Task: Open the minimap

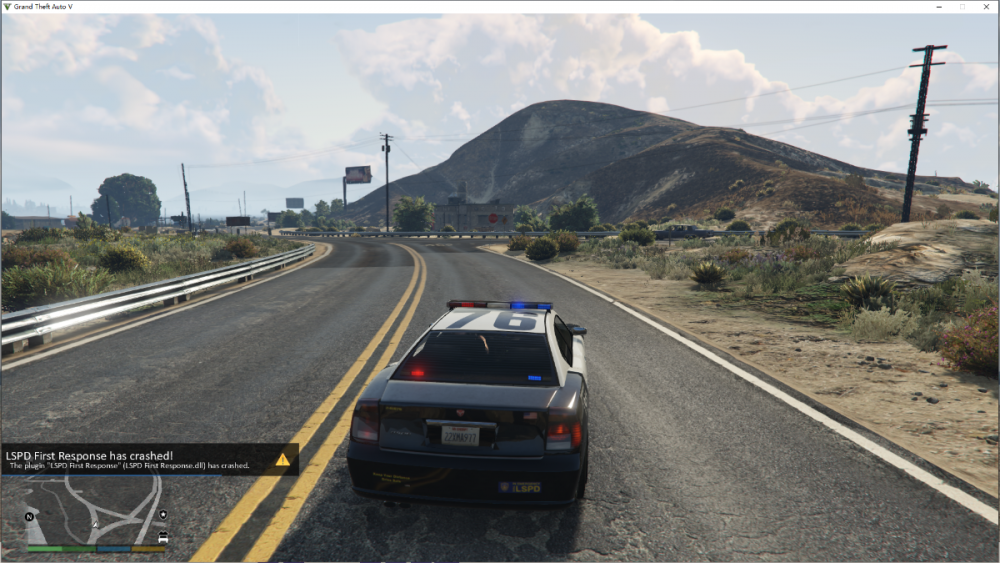Action: [96, 510]
